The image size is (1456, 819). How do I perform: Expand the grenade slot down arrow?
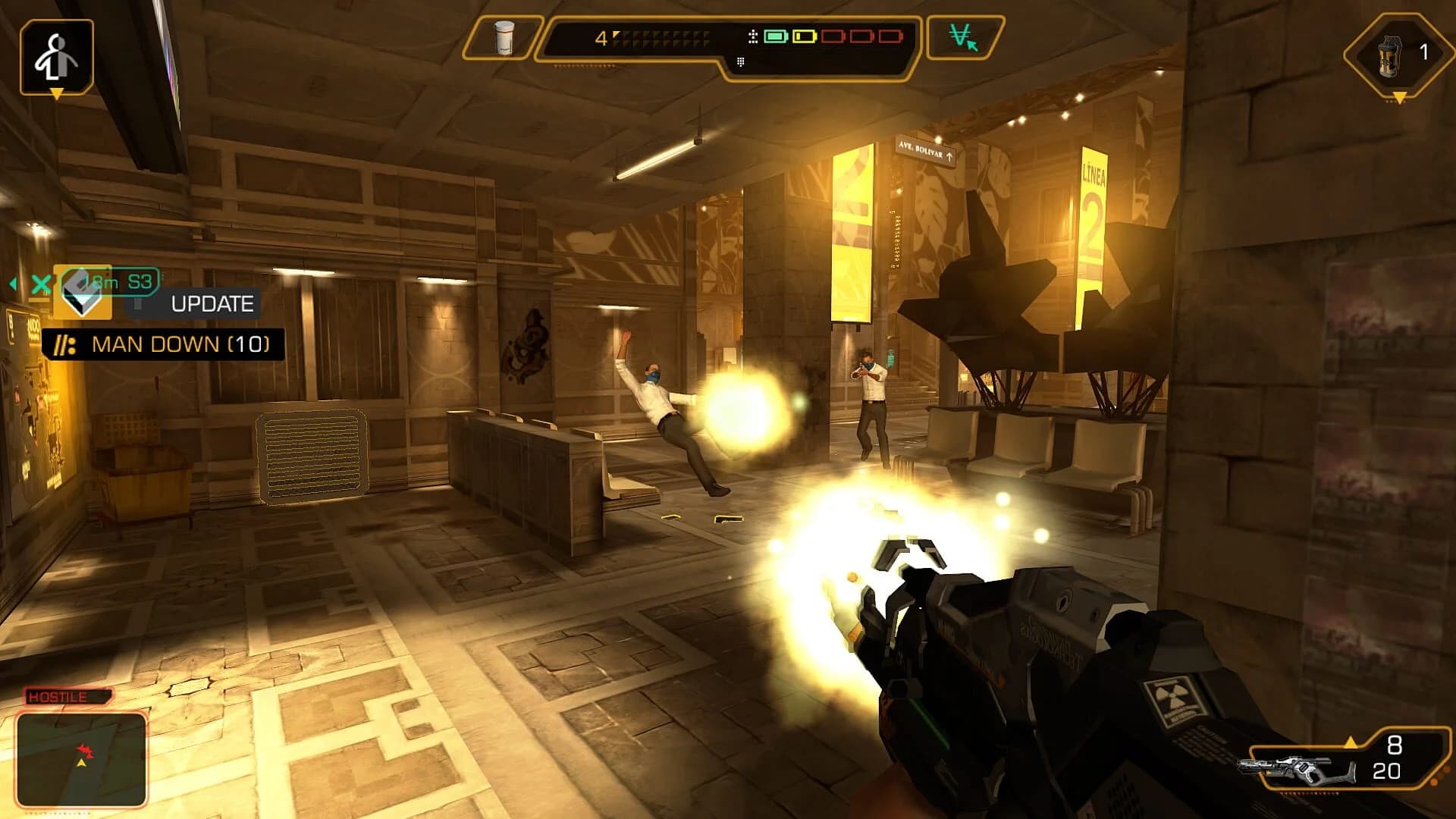(1398, 98)
